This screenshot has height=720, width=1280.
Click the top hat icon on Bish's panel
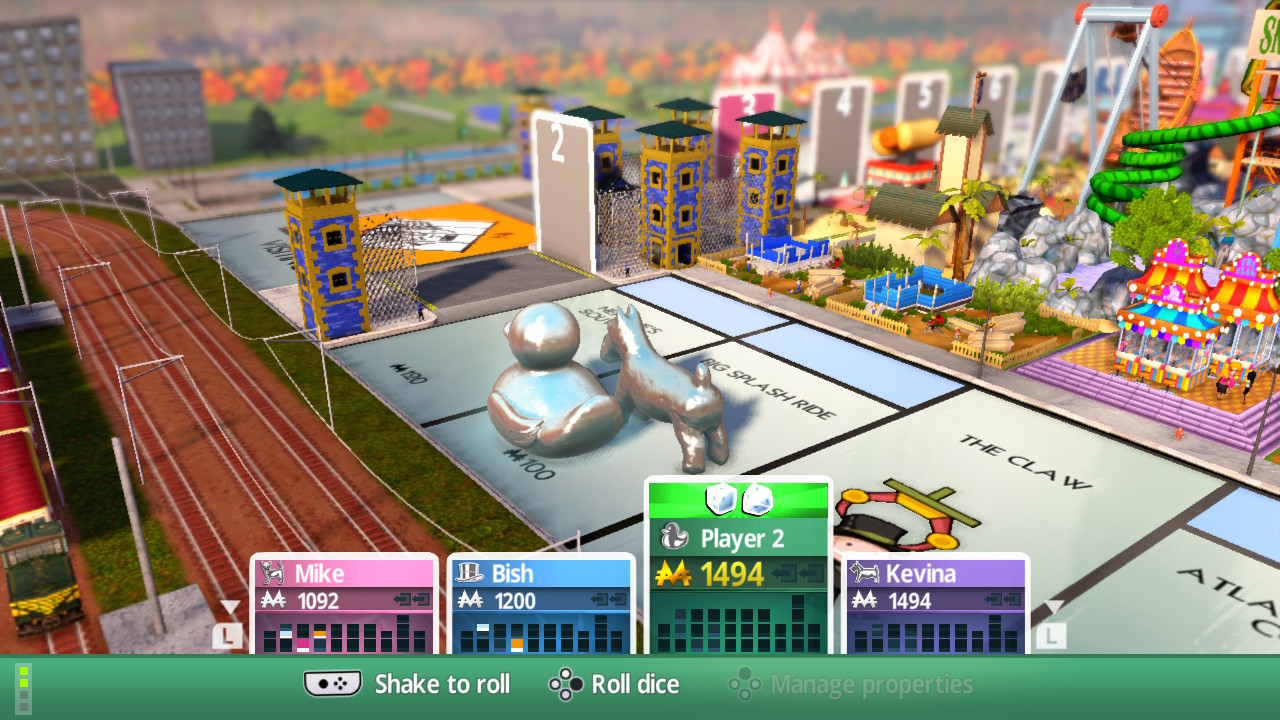tap(471, 572)
